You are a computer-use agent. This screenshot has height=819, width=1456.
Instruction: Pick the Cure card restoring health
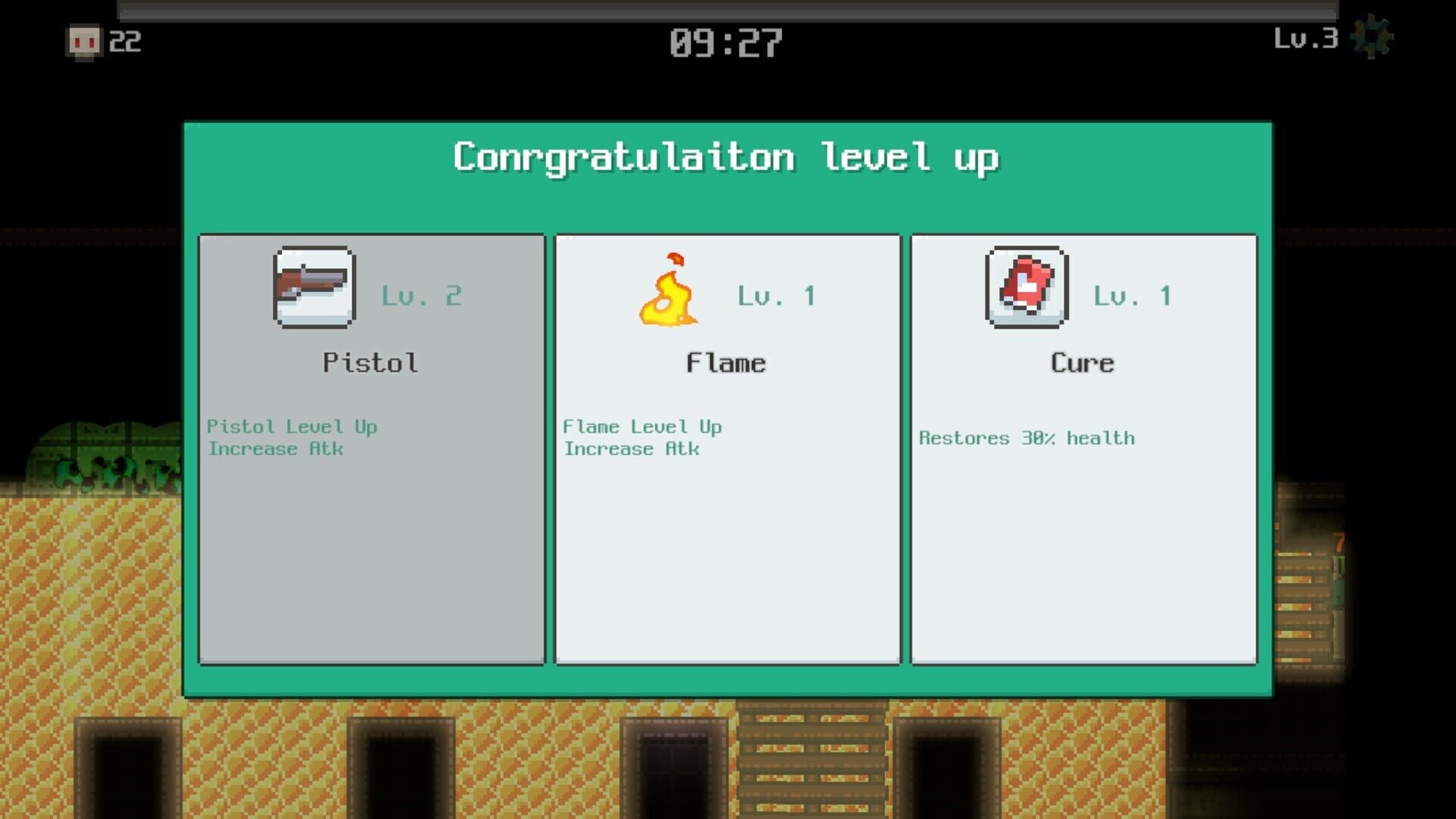coord(1083,449)
